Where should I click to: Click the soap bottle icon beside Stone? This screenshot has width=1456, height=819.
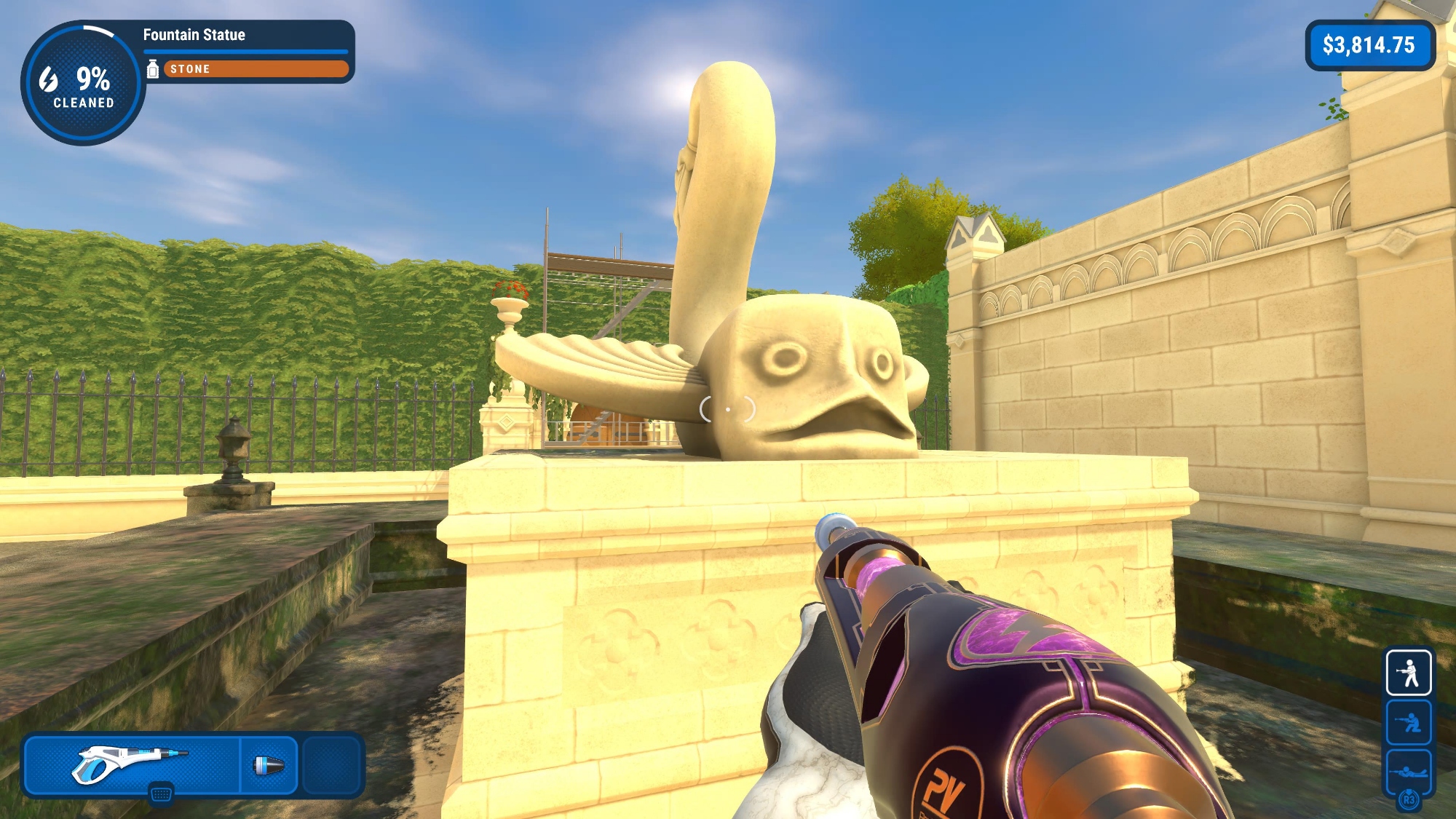coord(153,69)
